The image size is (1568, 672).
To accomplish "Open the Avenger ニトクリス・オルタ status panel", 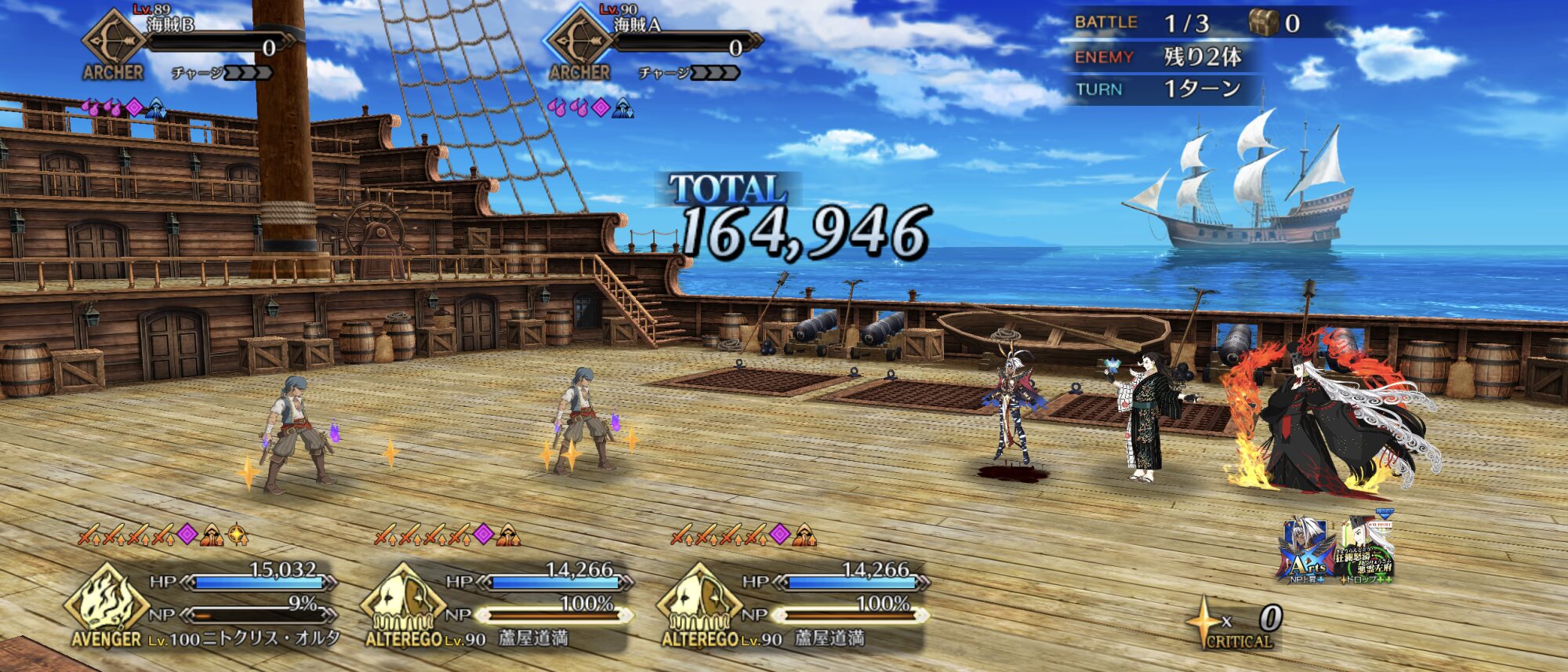I will tap(204, 608).
